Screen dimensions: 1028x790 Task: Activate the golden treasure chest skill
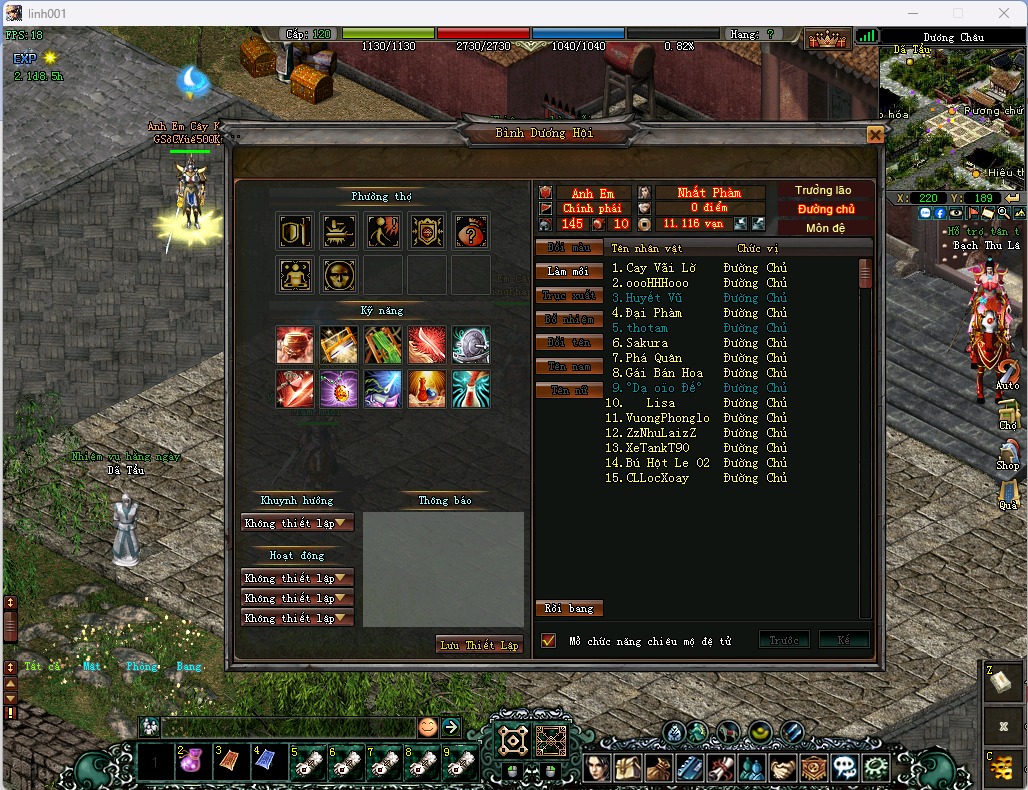coord(339,345)
